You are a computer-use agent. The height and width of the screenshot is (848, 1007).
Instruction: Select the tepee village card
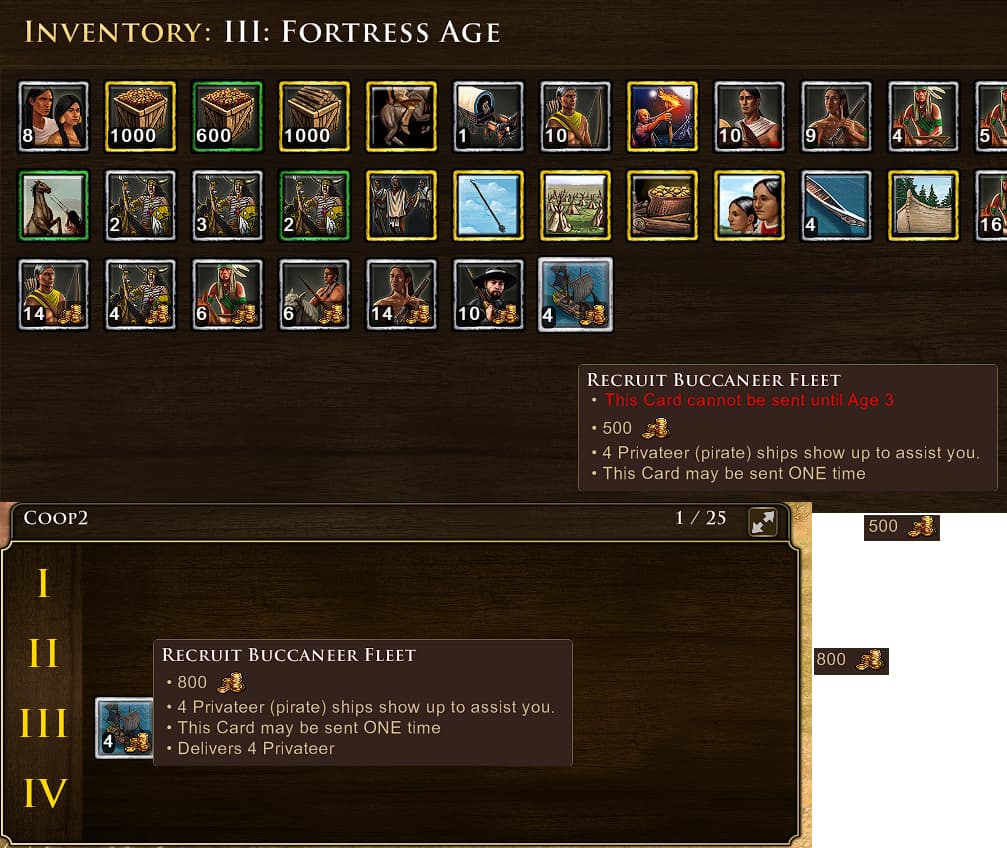575,205
